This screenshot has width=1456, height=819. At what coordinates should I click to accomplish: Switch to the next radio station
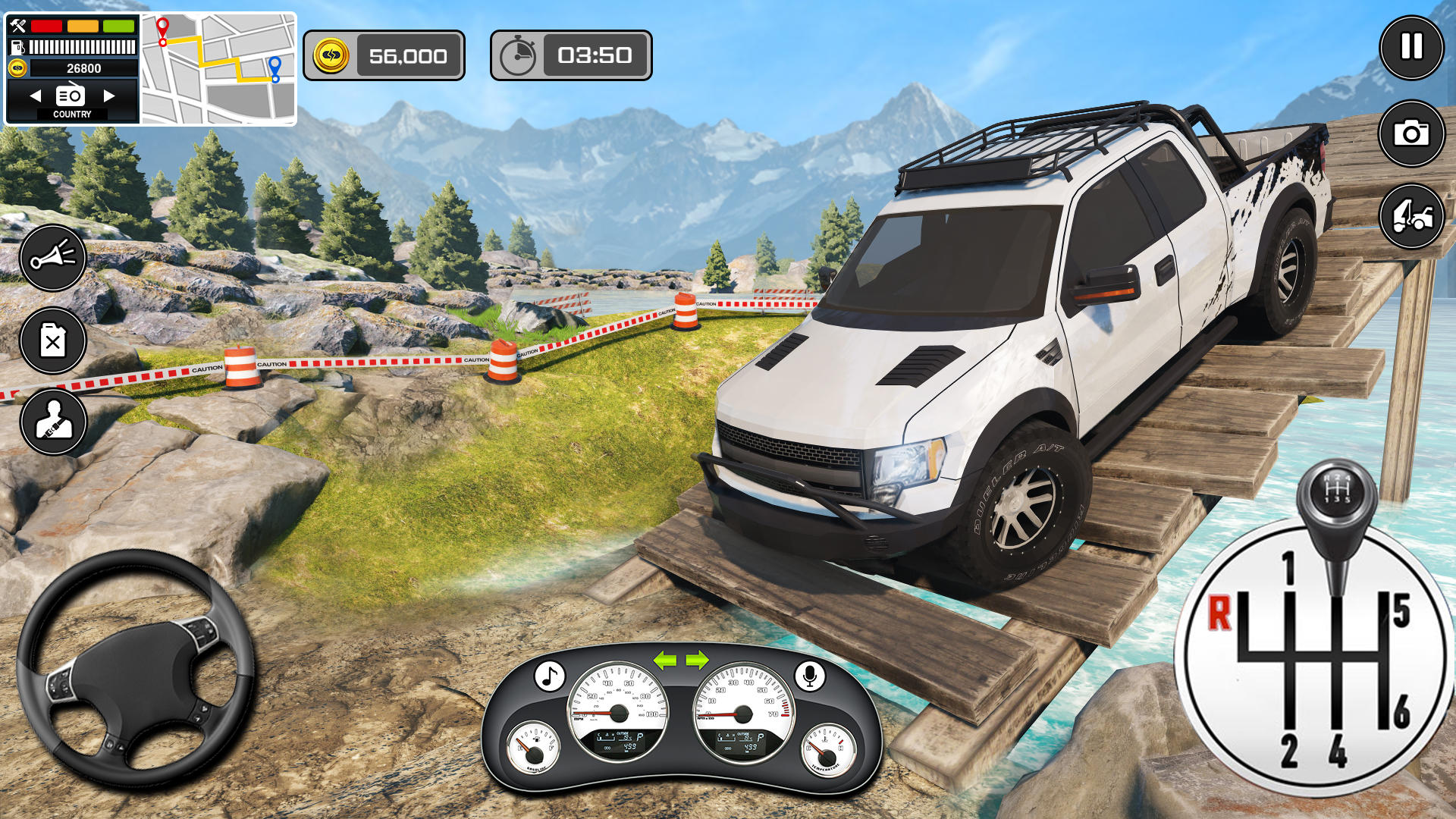coord(109,96)
